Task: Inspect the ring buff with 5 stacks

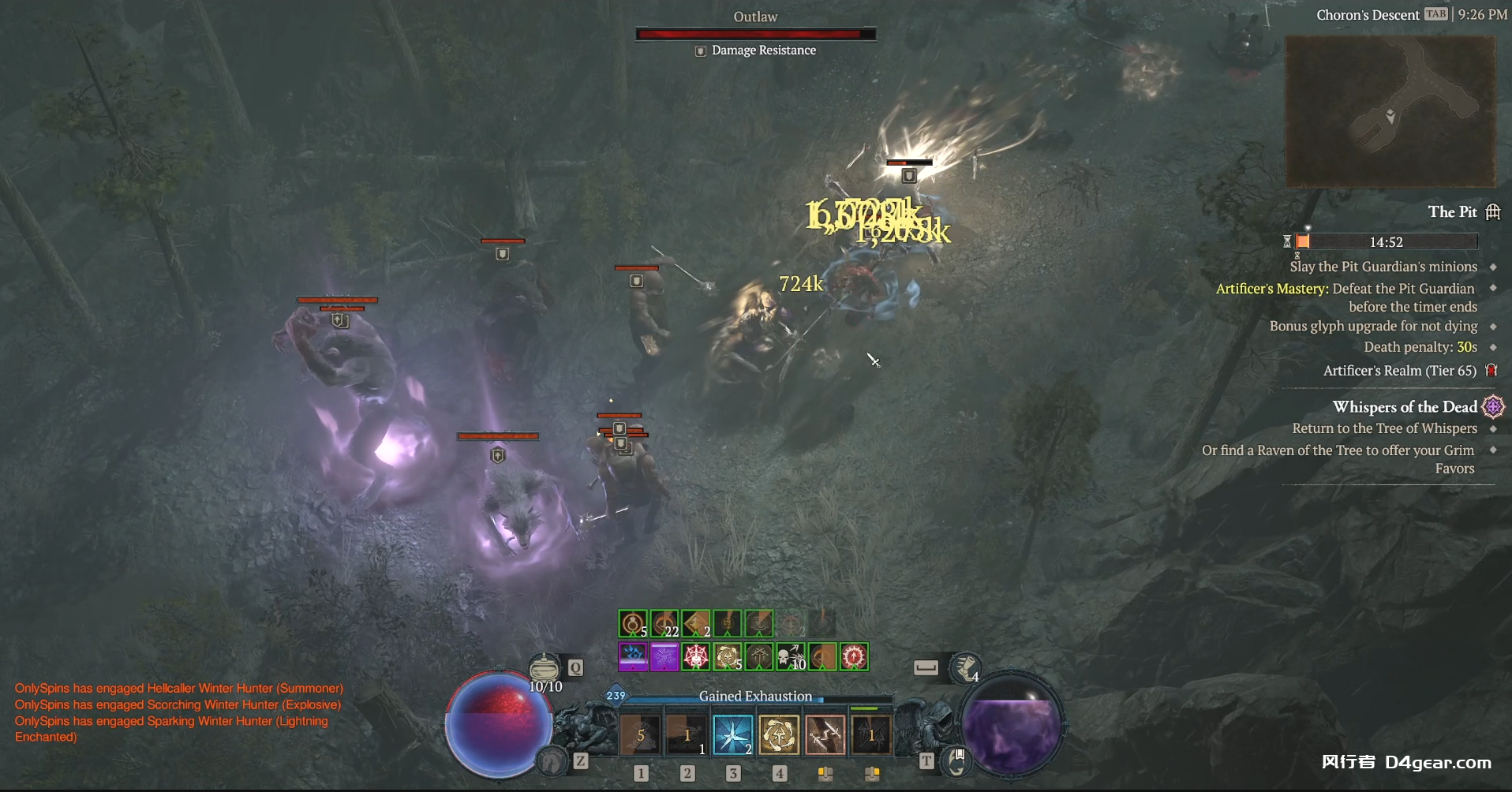Action: point(633,624)
